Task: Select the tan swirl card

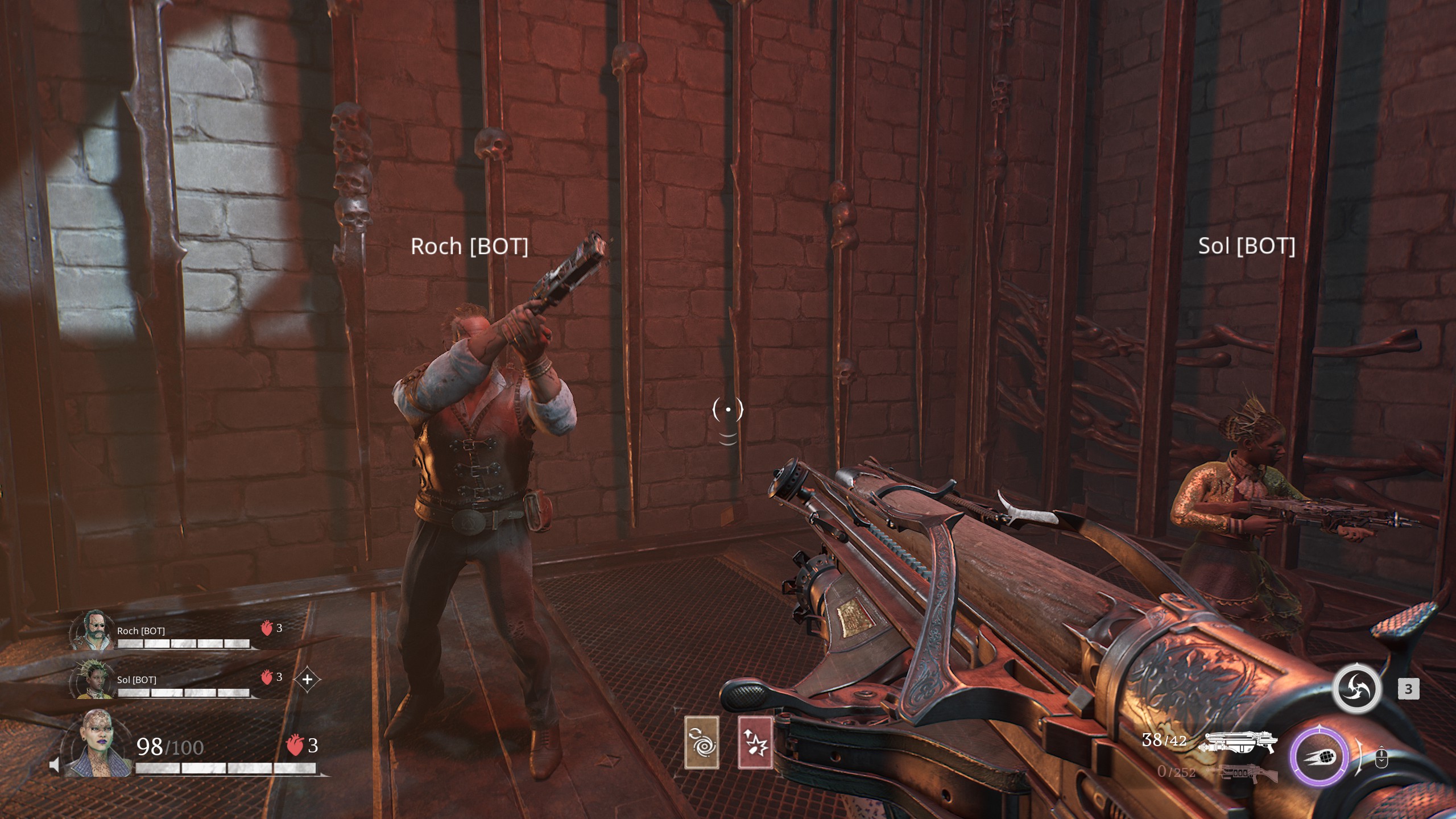Action: click(702, 742)
